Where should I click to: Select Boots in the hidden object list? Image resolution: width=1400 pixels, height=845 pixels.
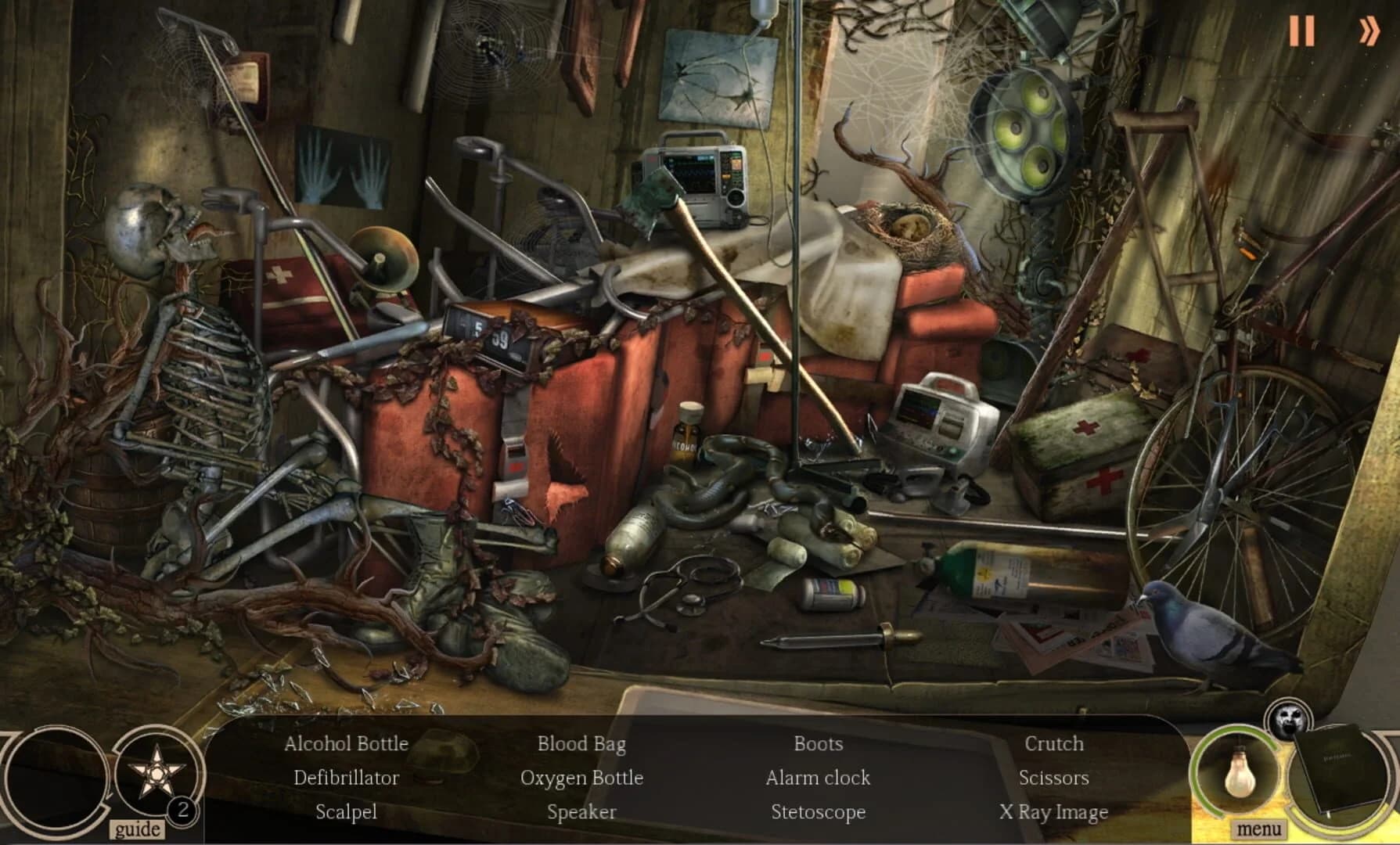pos(818,744)
